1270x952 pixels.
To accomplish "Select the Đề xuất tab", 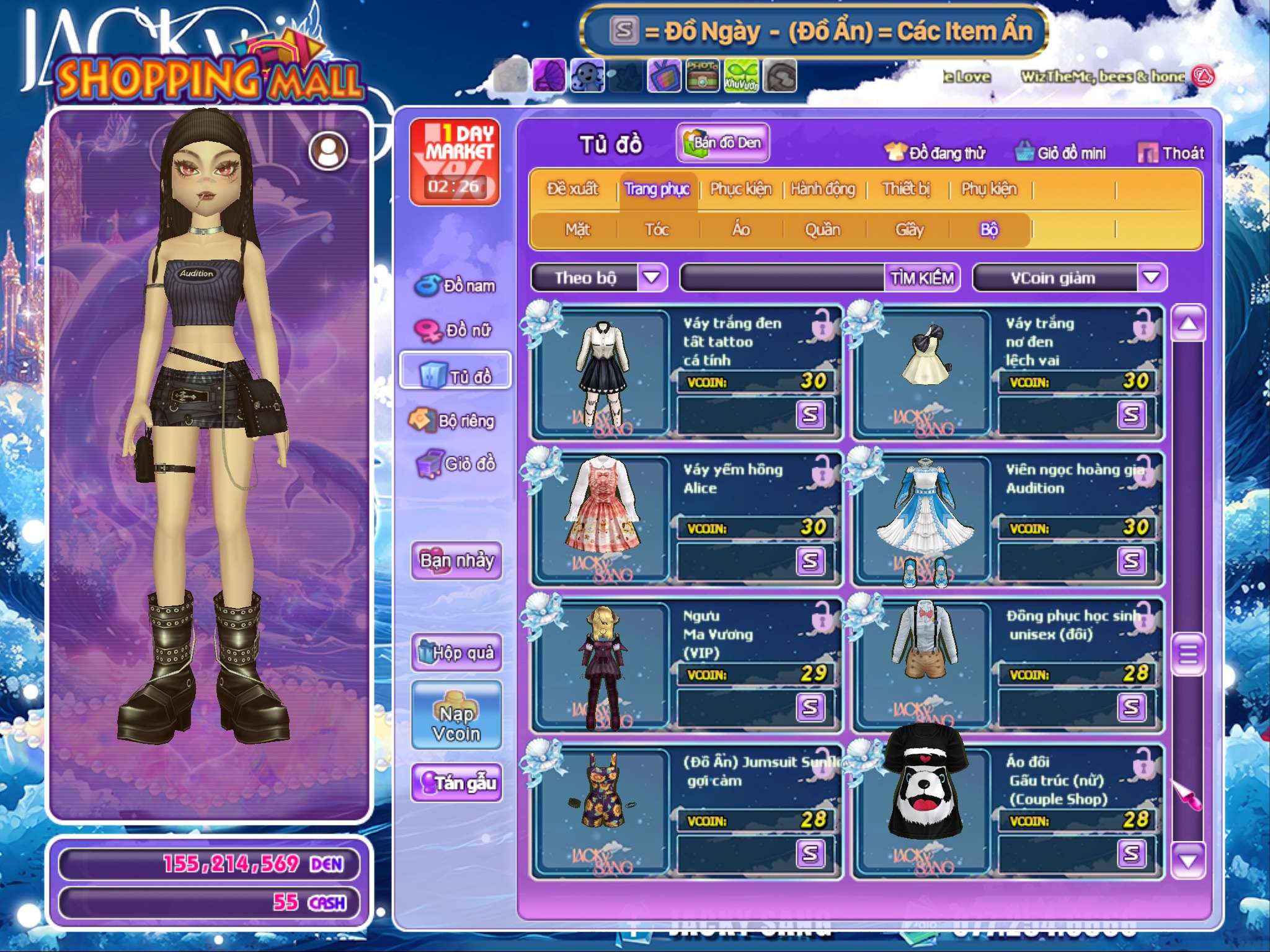I will (x=573, y=189).
